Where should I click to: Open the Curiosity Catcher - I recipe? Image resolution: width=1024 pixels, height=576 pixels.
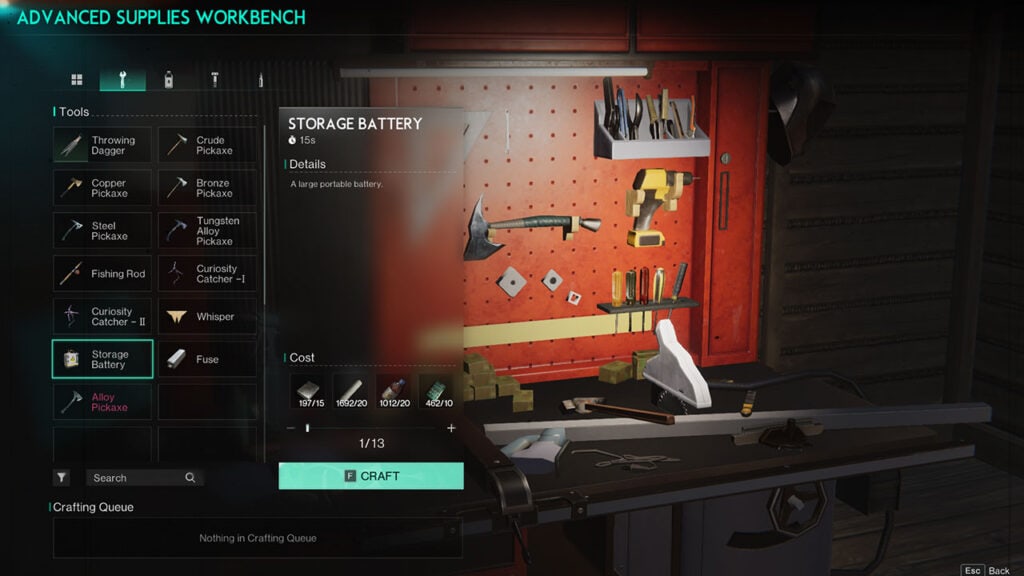[207, 274]
